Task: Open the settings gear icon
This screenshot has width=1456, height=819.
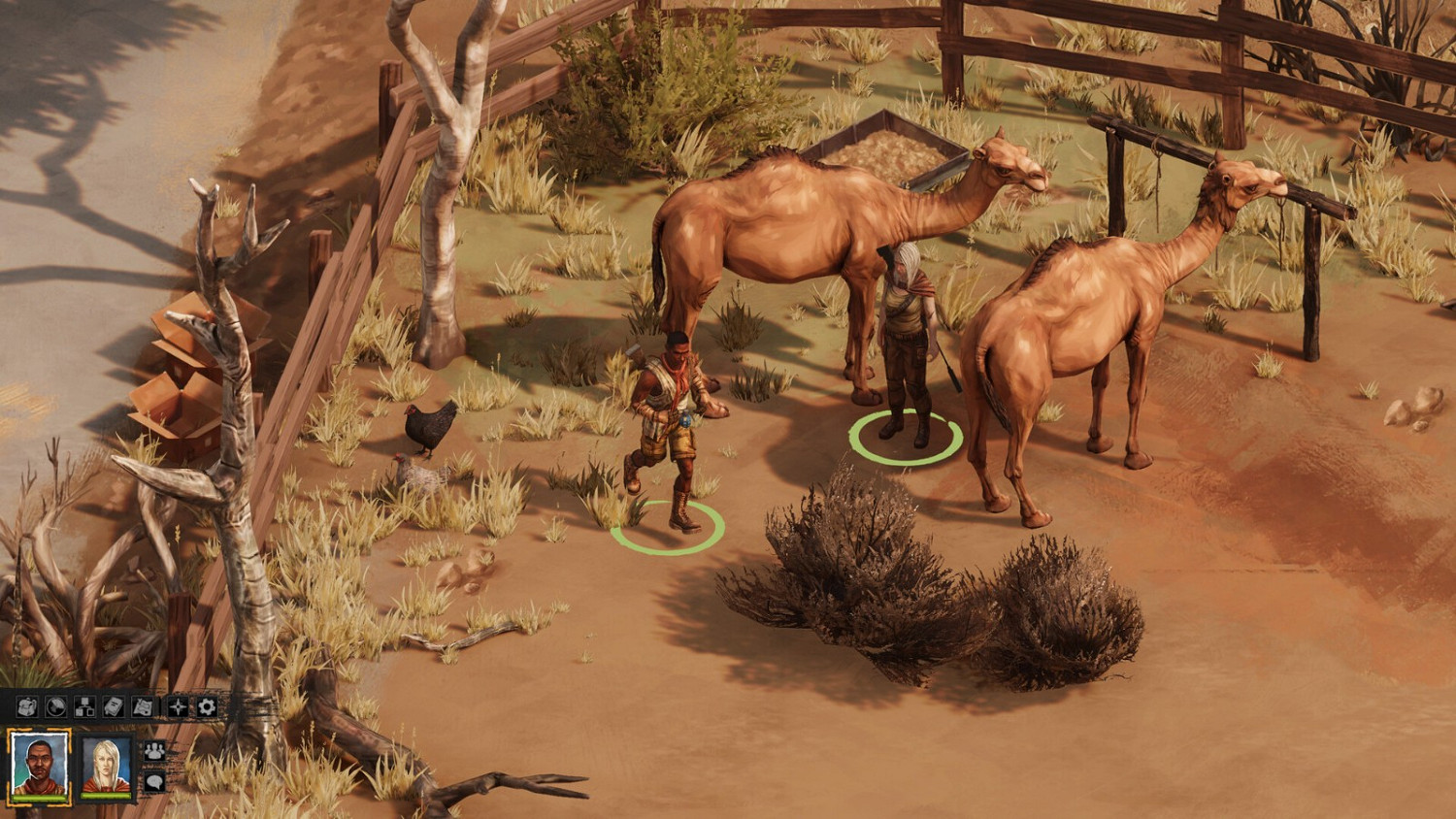Action: [205, 706]
